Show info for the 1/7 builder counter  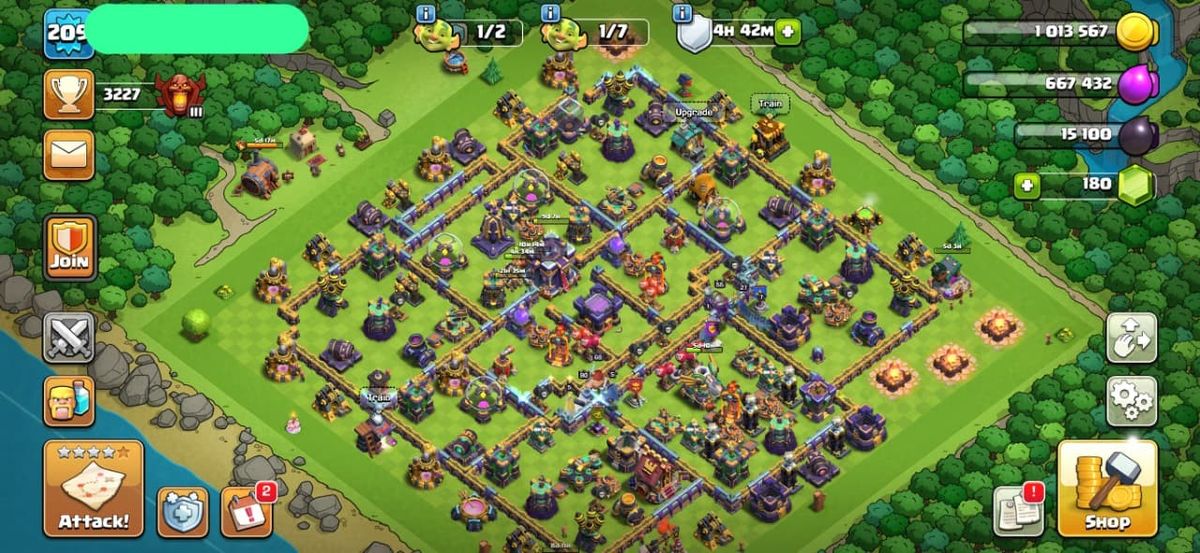point(549,13)
